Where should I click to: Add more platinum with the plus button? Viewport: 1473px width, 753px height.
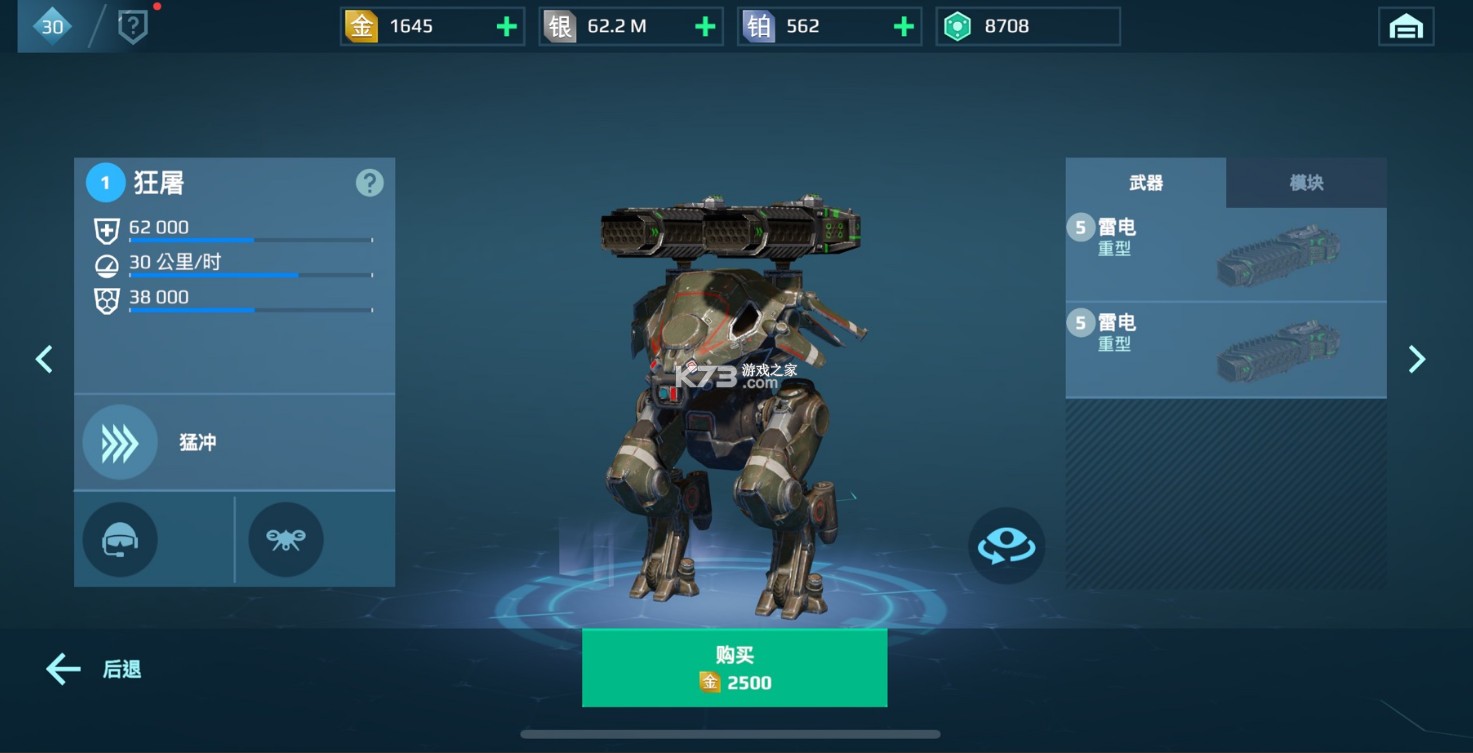click(904, 27)
